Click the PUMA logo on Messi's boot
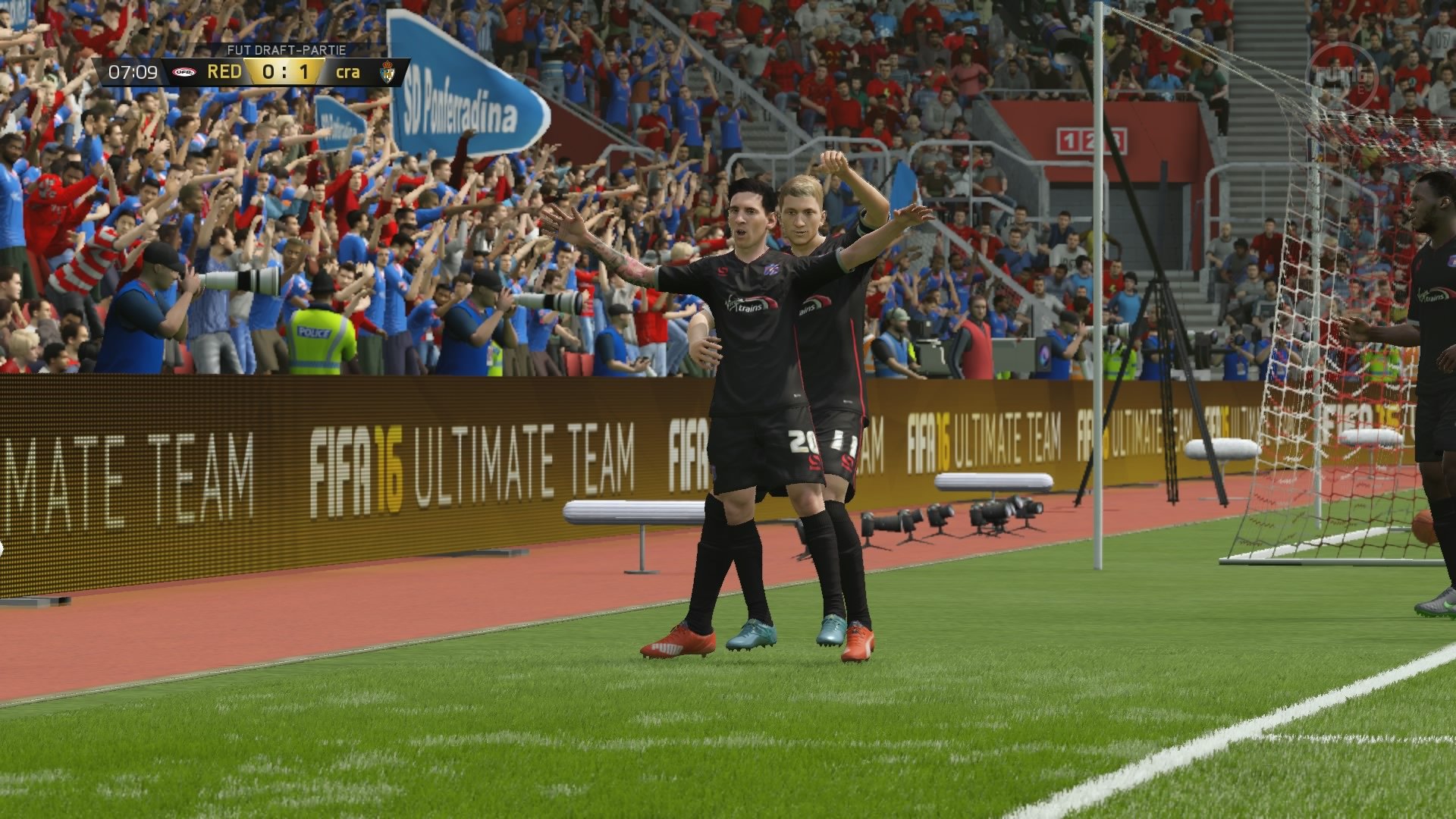The image size is (1456, 819). click(667, 648)
